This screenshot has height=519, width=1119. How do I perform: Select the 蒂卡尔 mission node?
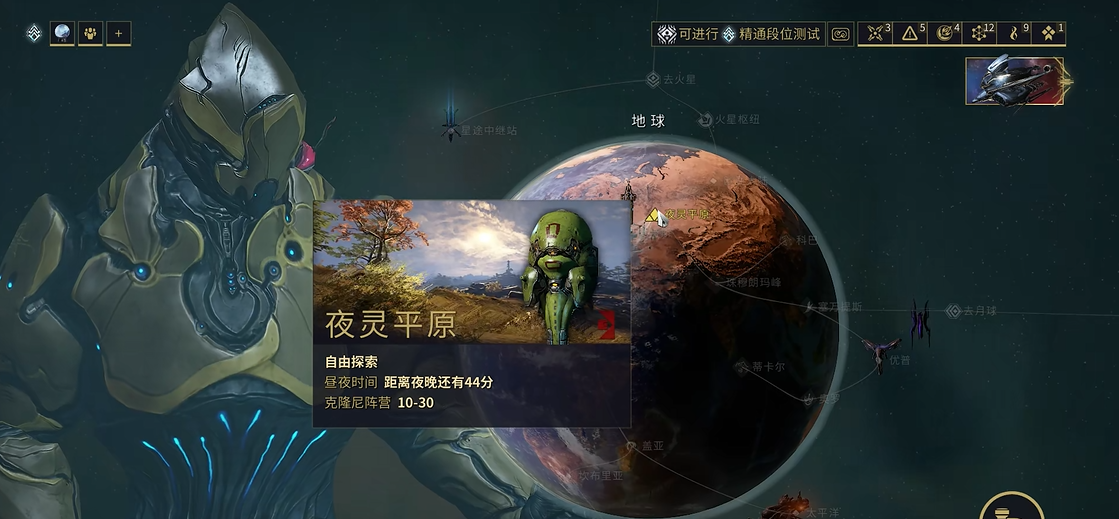click(x=742, y=367)
